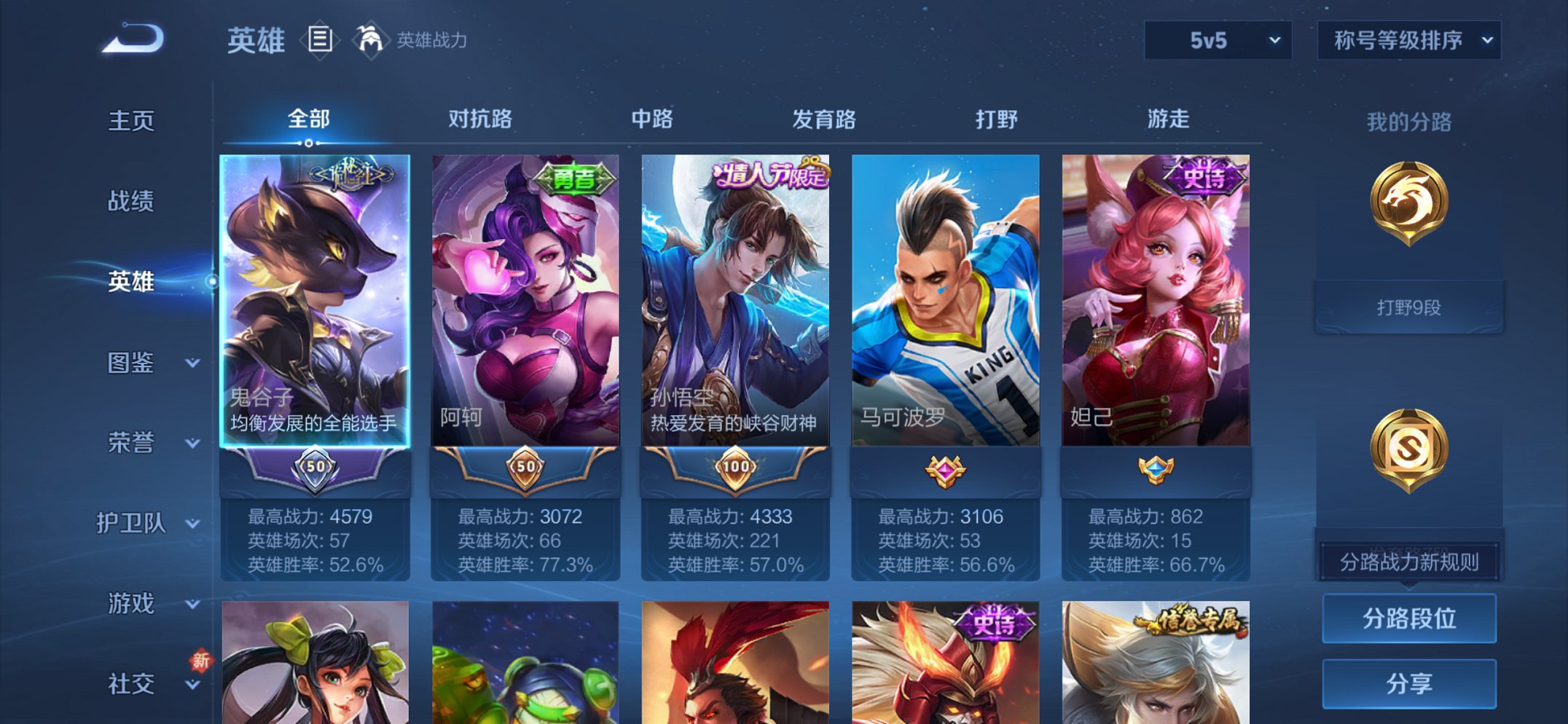Image resolution: width=1568 pixels, height=724 pixels.
Task: Click the 分享 button
Action: [x=1408, y=682]
